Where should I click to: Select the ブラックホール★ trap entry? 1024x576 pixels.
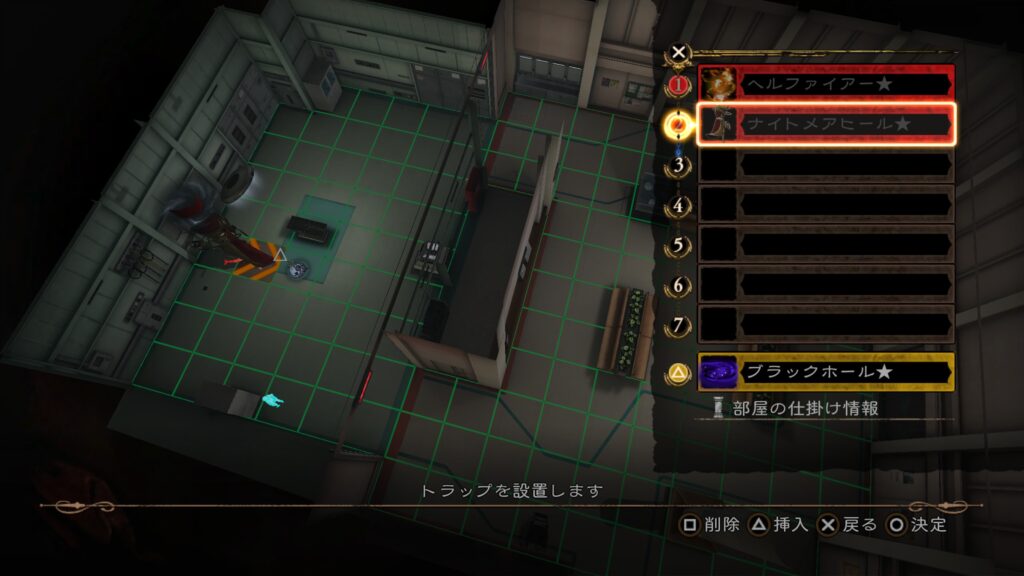click(825, 372)
